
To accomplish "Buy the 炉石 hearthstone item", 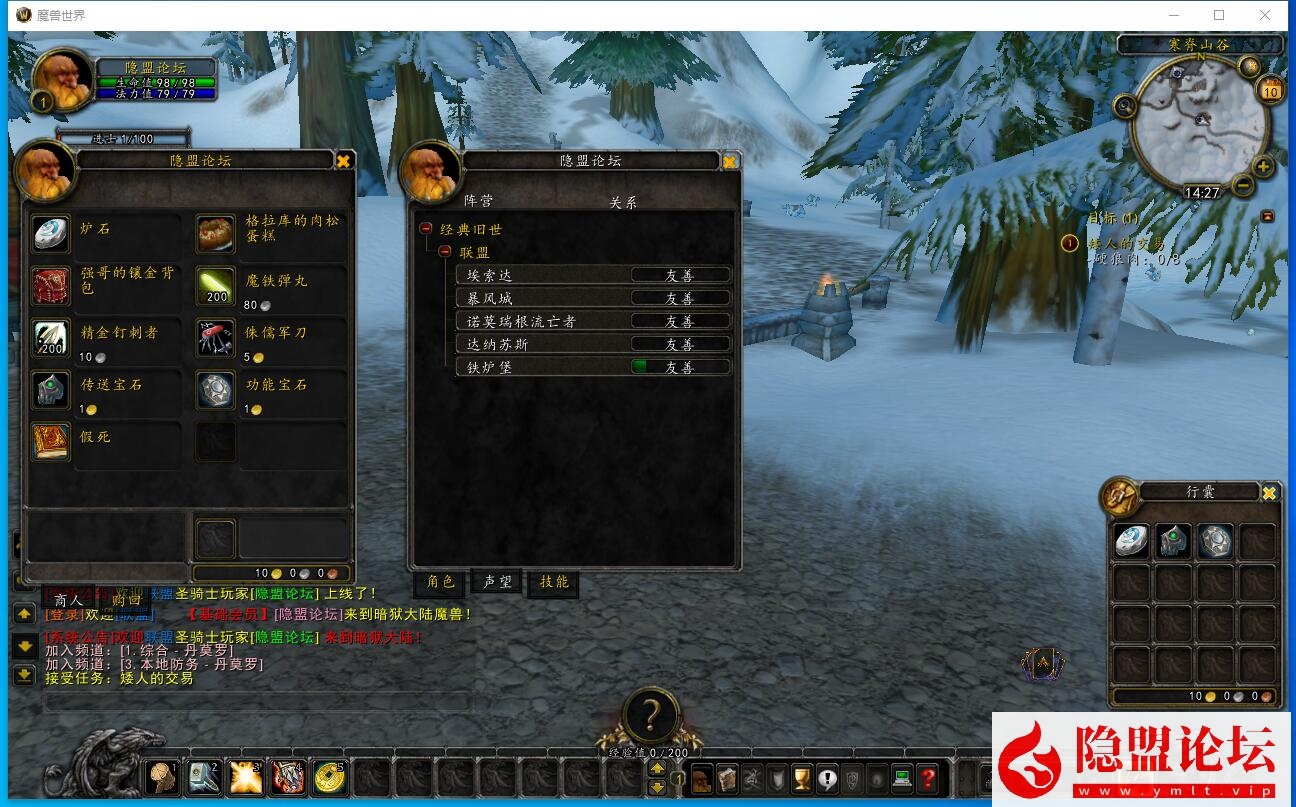I will [x=50, y=233].
